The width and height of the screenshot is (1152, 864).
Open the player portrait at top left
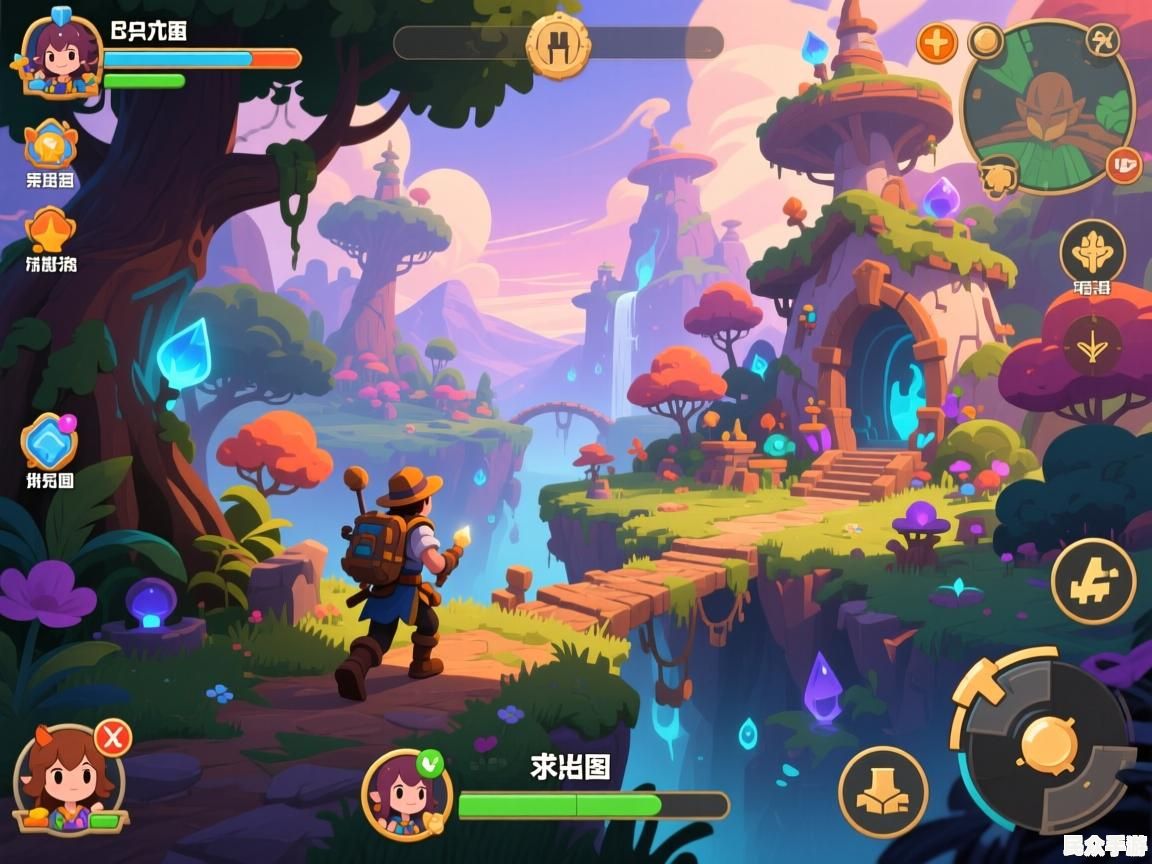61,54
